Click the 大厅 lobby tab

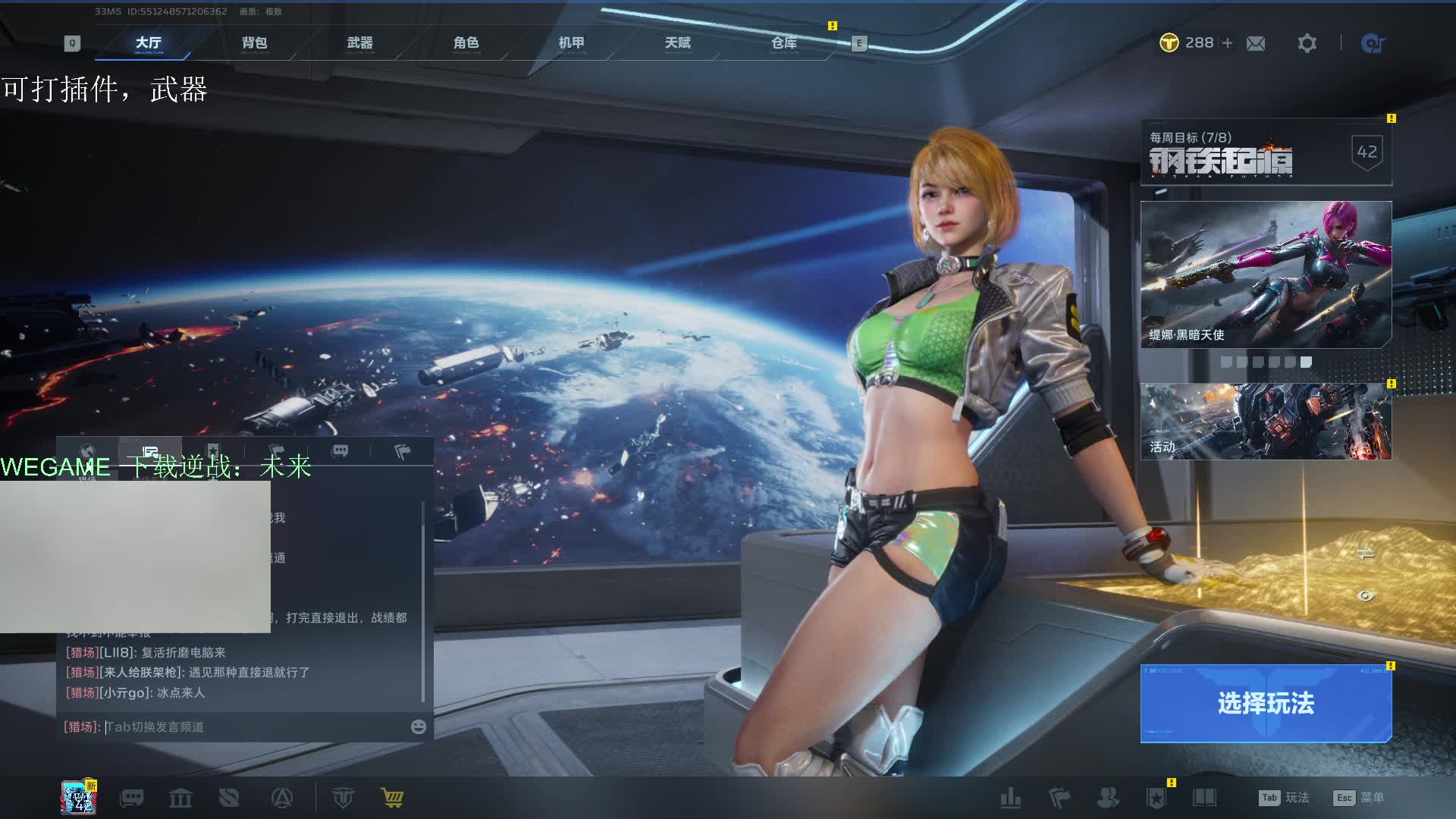[x=148, y=43]
